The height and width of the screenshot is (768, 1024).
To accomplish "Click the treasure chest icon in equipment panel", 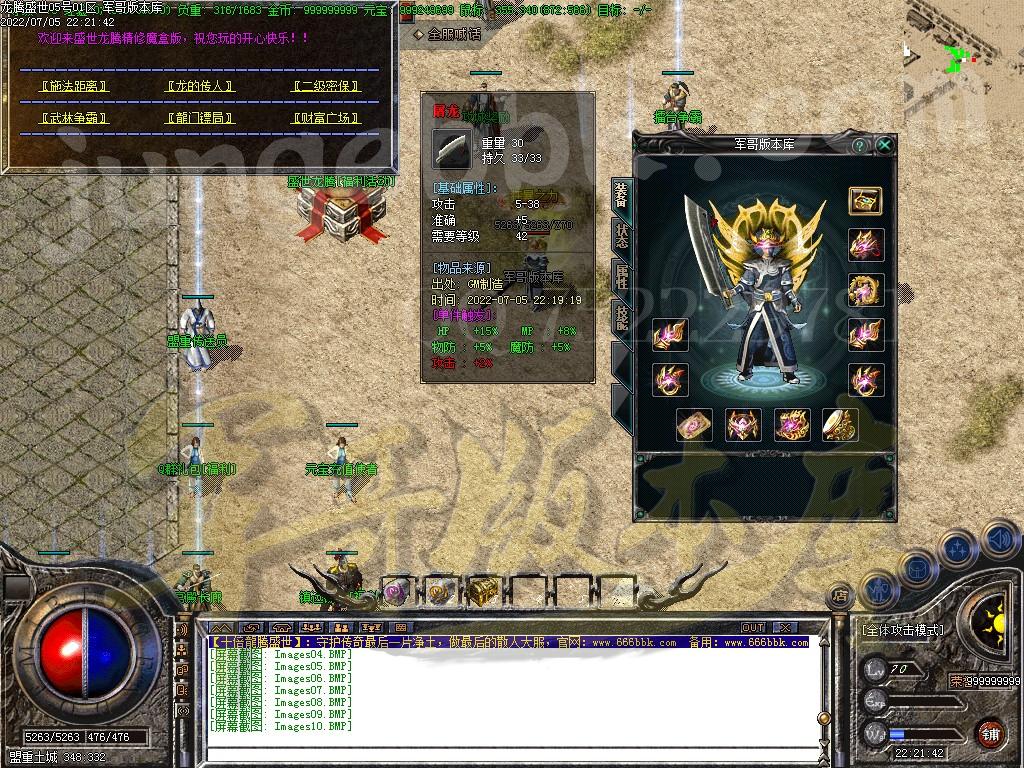I will click(865, 200).
